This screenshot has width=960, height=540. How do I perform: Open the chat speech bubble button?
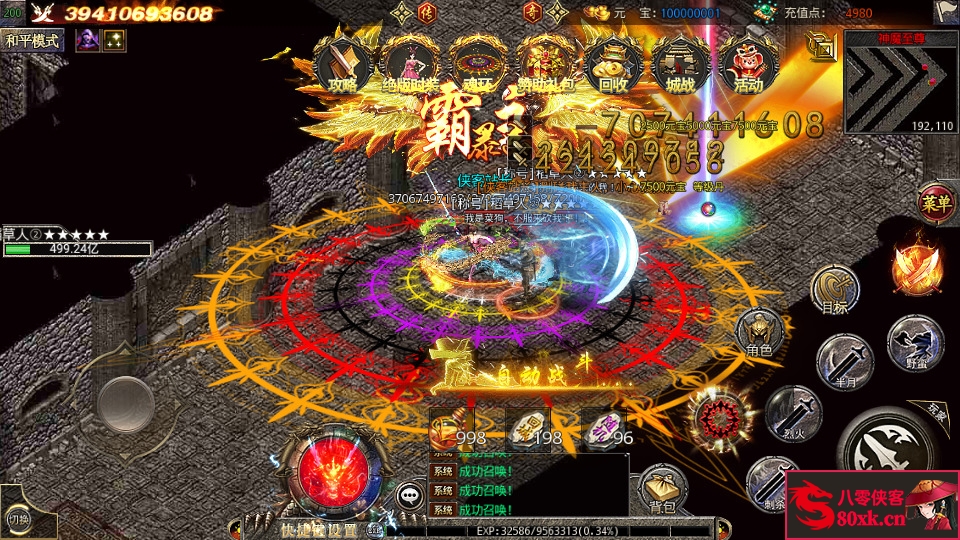(408, 494)
